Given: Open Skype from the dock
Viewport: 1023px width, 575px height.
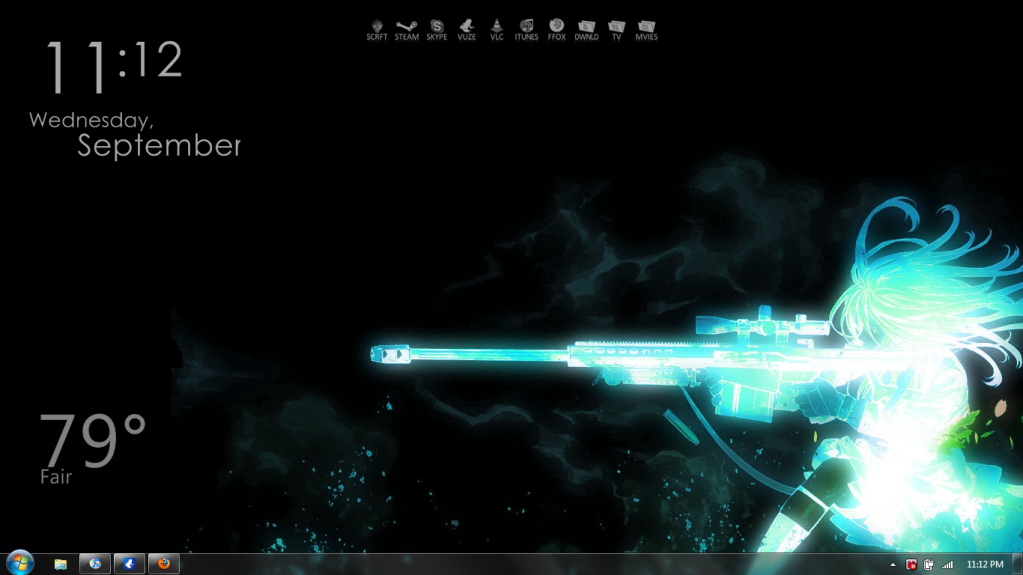Looking at the screenshot, I should click(x=437, y=29).
